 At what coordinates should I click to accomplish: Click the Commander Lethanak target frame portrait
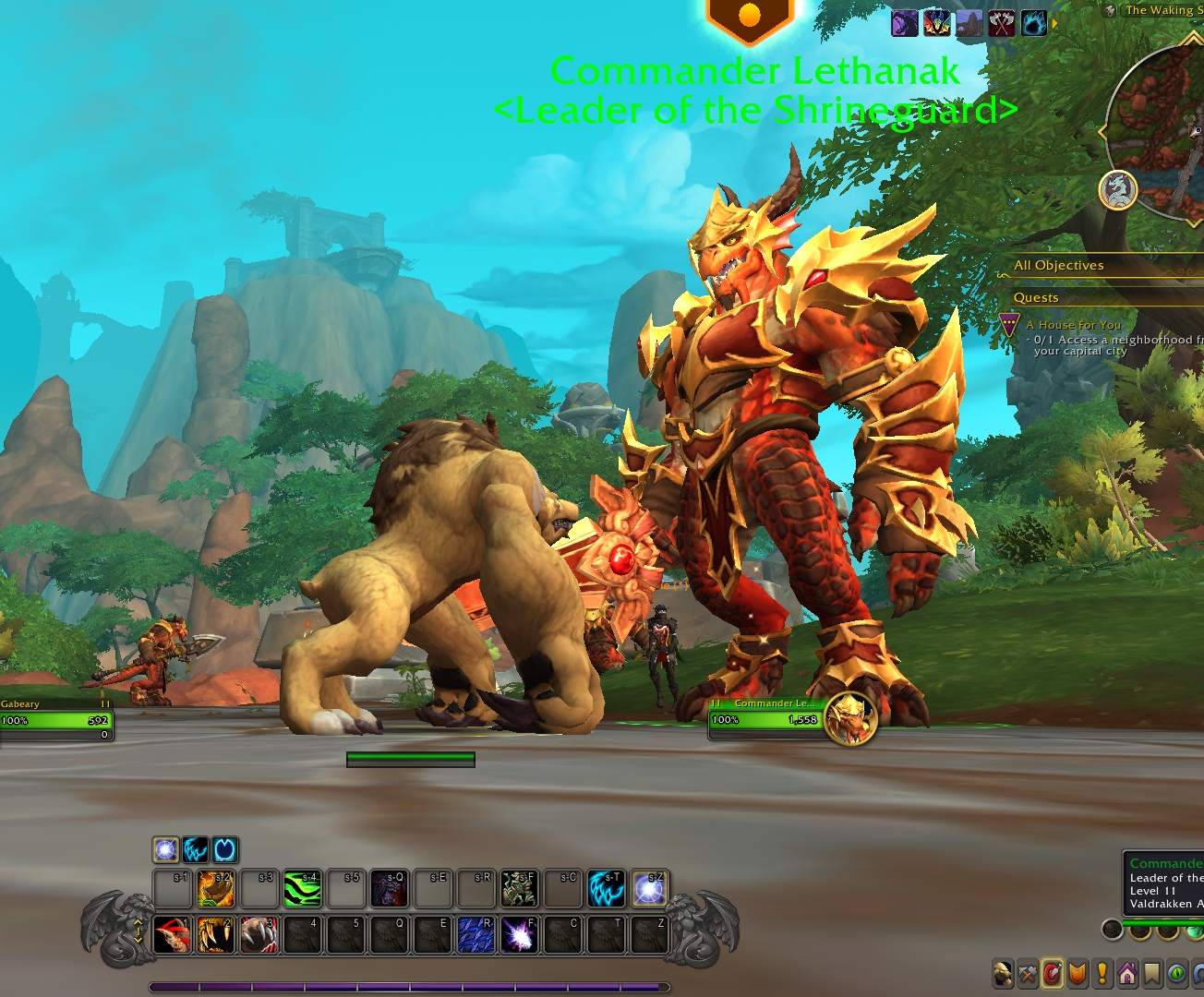850,717
